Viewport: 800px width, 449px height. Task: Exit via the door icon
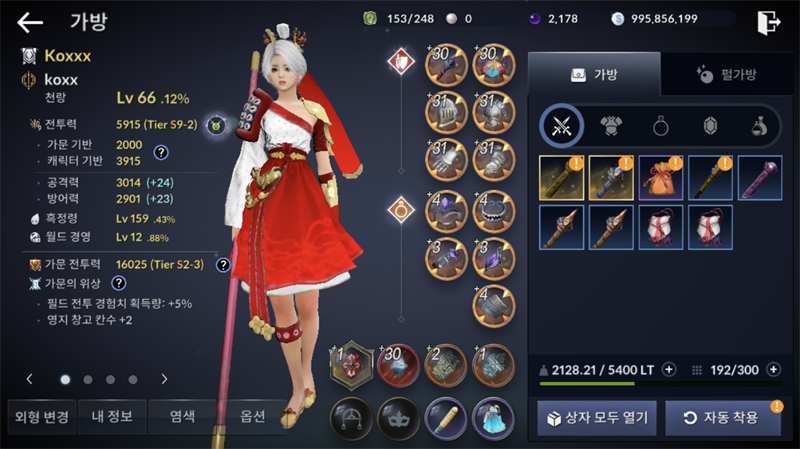(x=768, y=21)
